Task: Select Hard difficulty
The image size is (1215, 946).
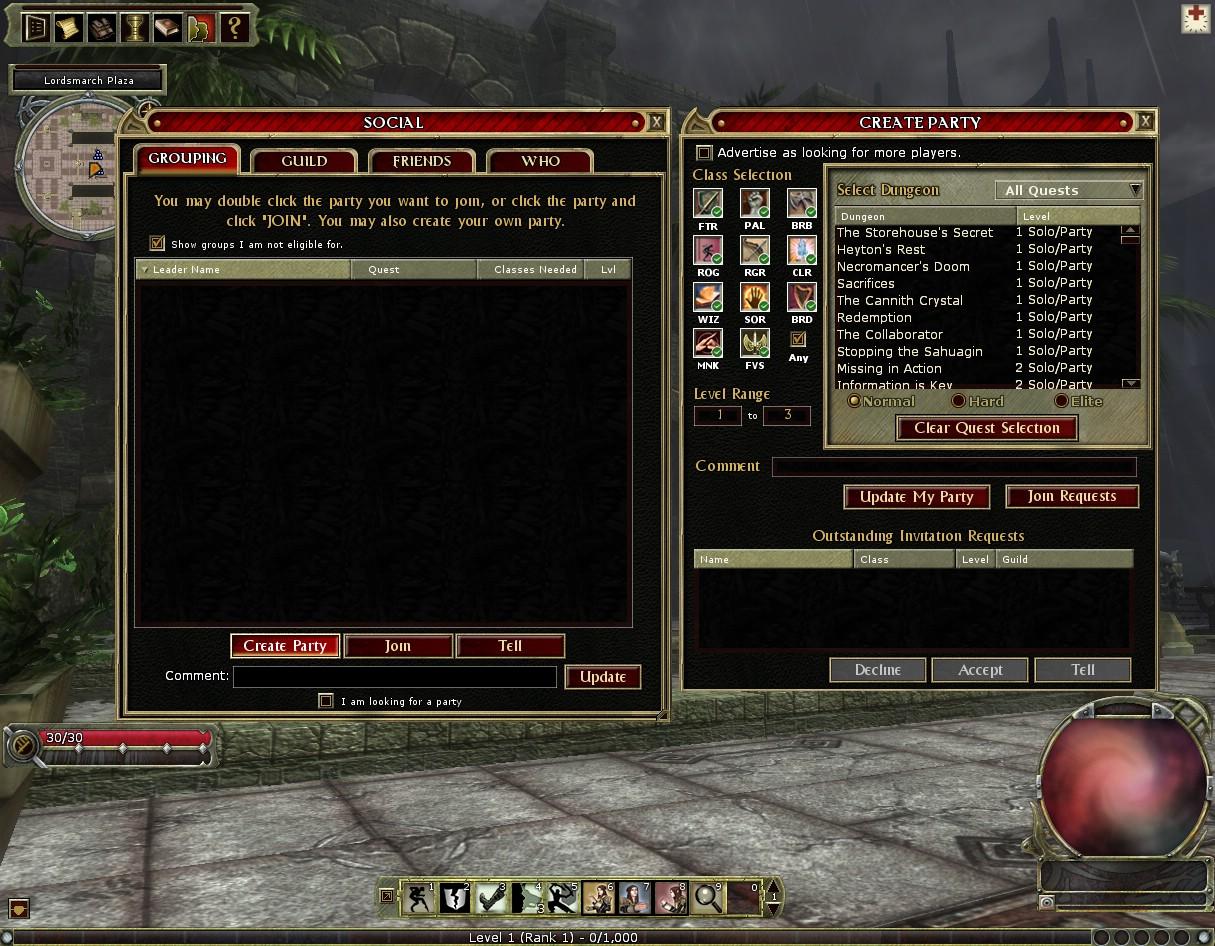Action: [x=958, y=401]
